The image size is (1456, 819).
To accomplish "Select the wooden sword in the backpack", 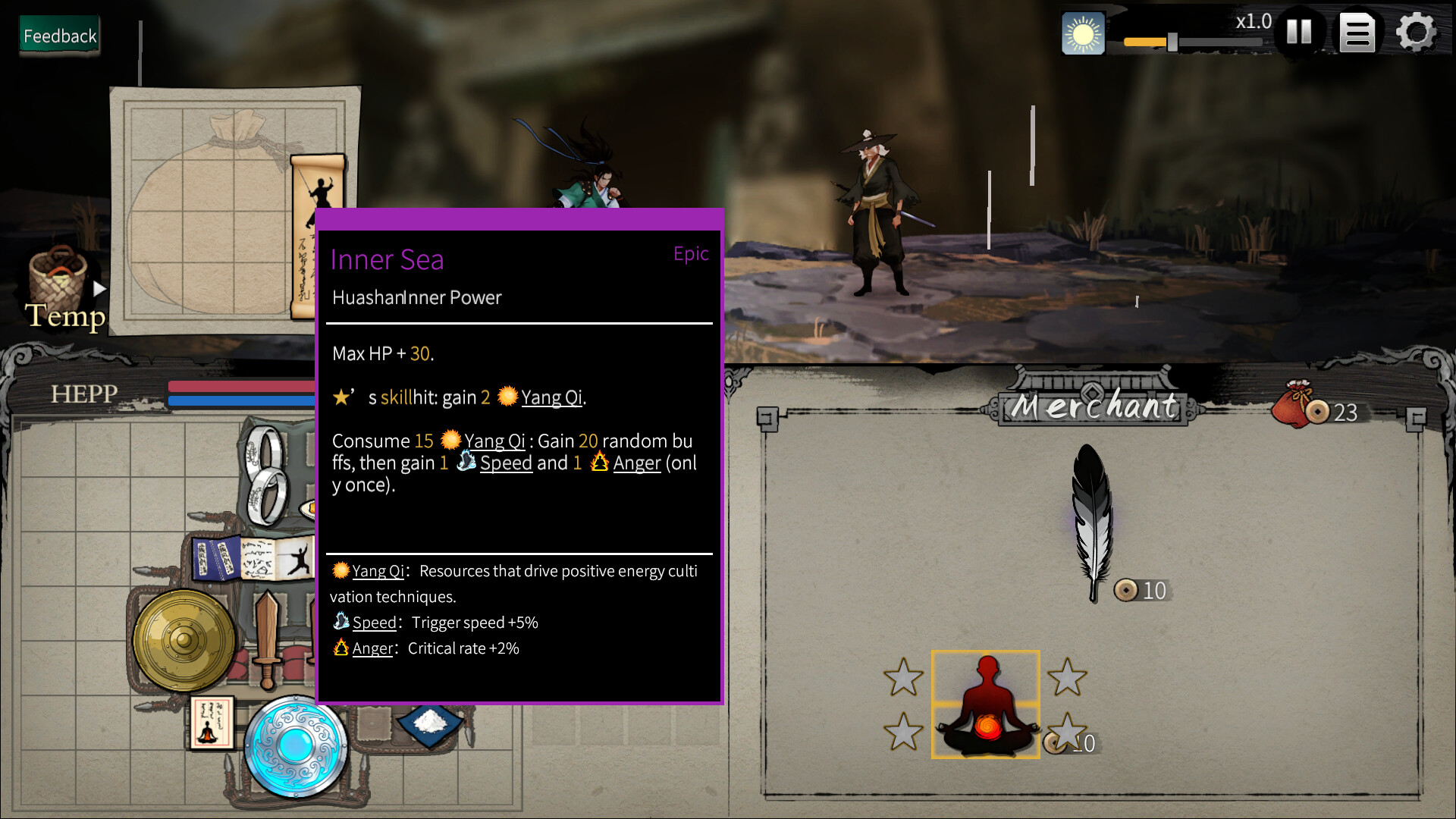I will point(267,639).
